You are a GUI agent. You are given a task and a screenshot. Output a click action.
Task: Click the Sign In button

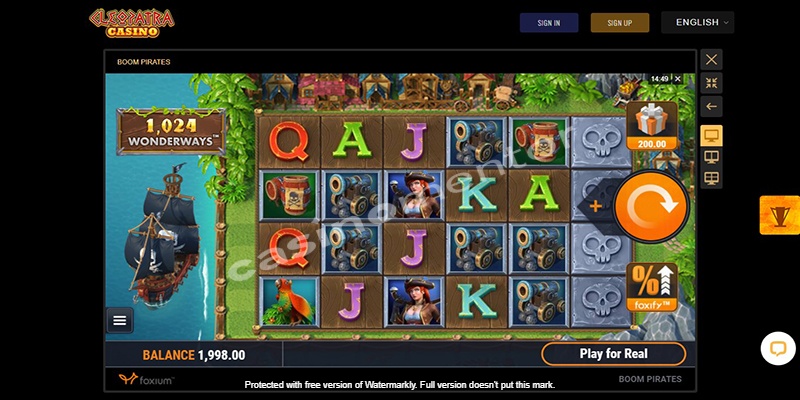click(x=549, y=23)
